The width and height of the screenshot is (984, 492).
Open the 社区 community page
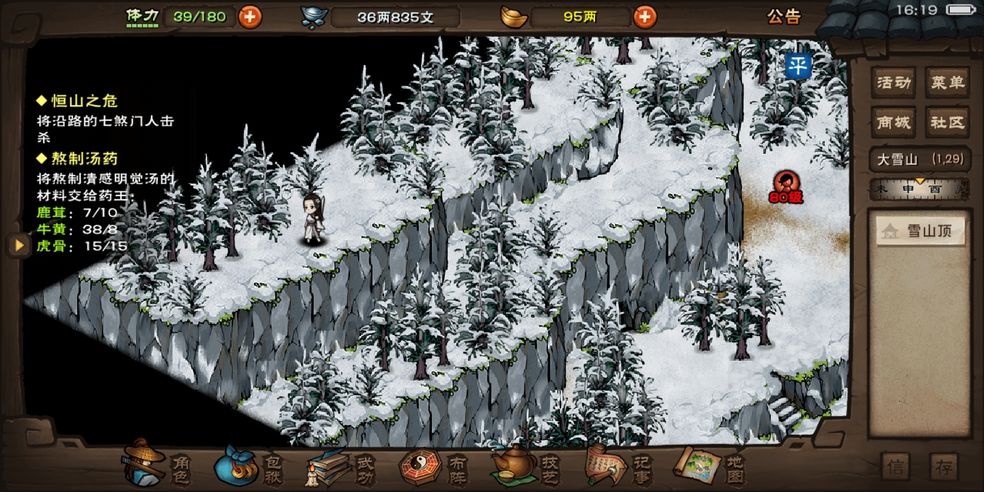coord(947,122)
